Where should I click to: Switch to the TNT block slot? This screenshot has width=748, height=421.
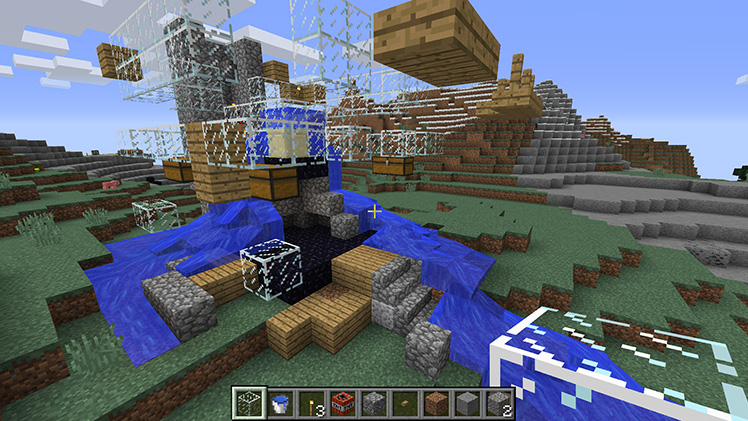[x=342, y=404]
